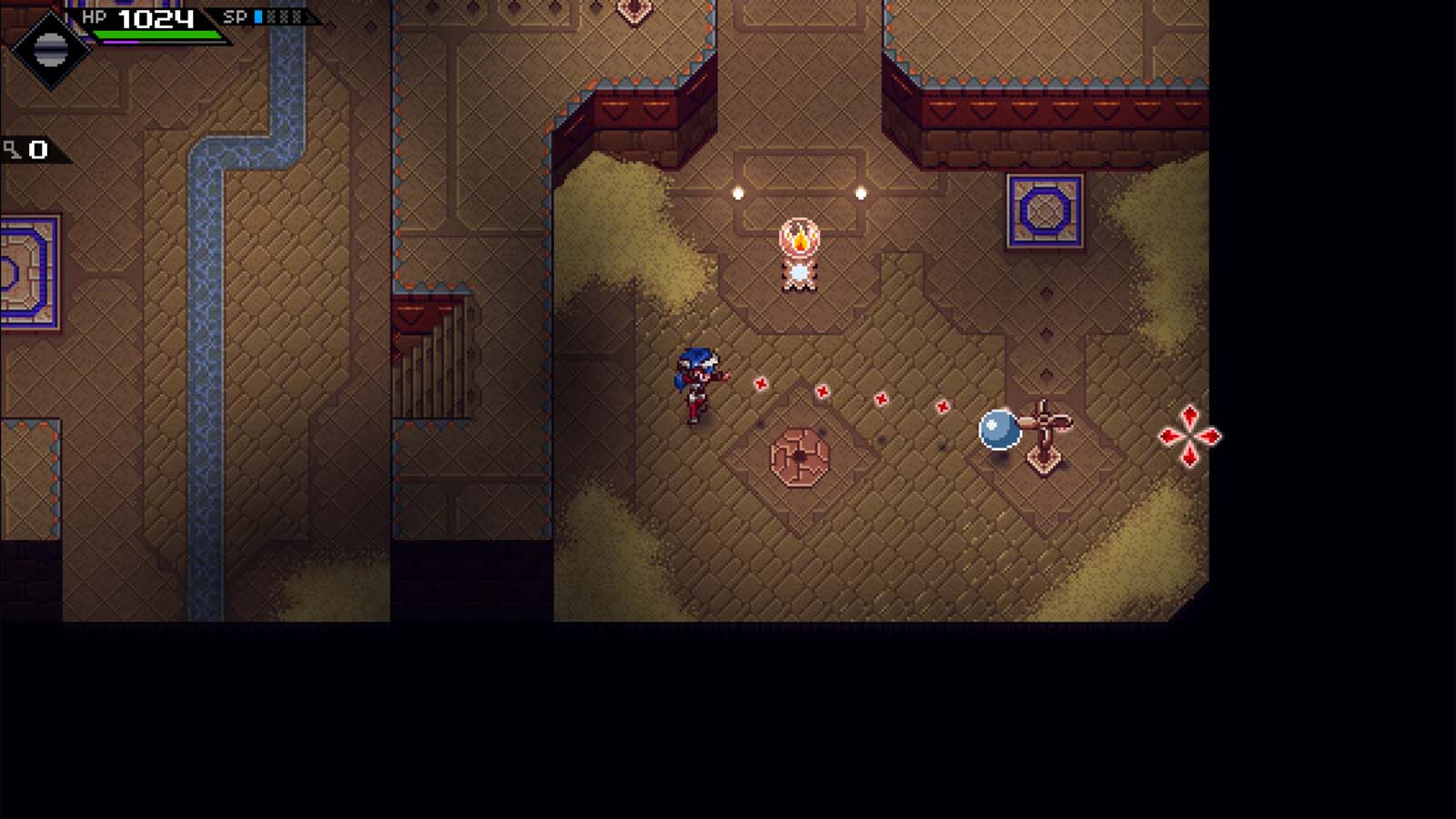Expand the blue-framed floor panel on the right
Viewport: 1456px width, 819px height.
(1044, 211)
